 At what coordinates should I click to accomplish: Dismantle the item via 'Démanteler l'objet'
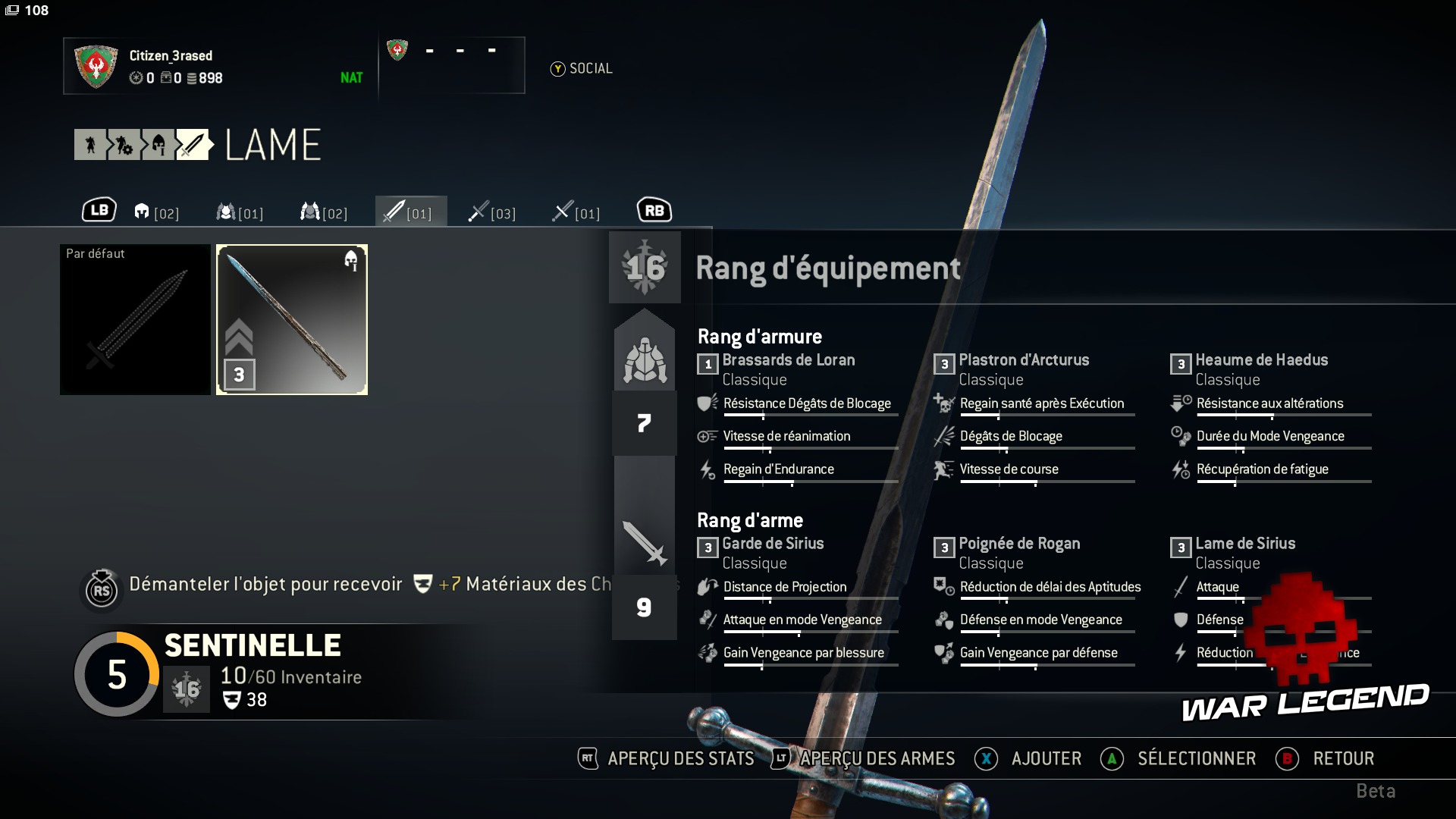pos(265,585)
